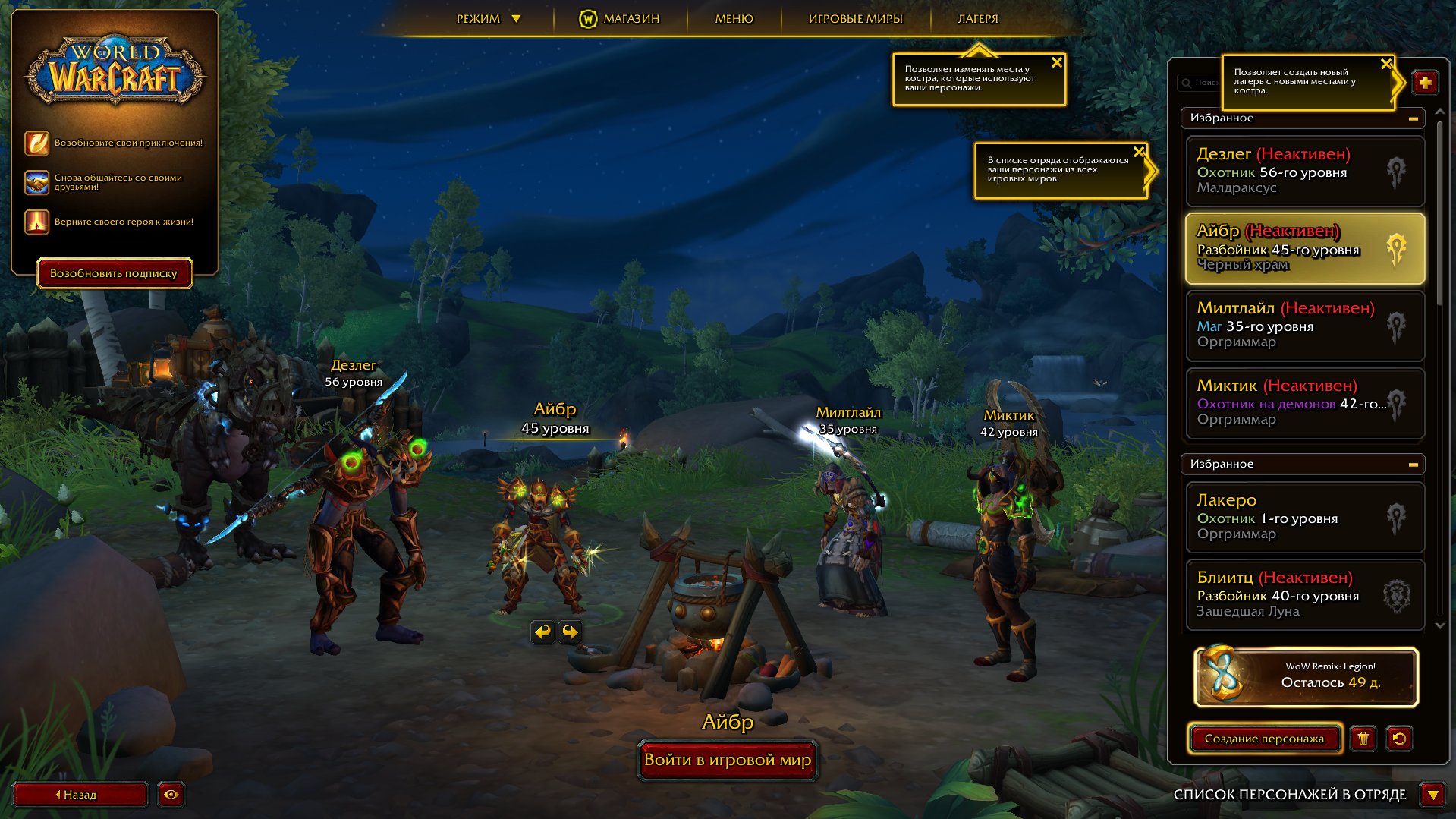Go back with the Назад button

80,795
